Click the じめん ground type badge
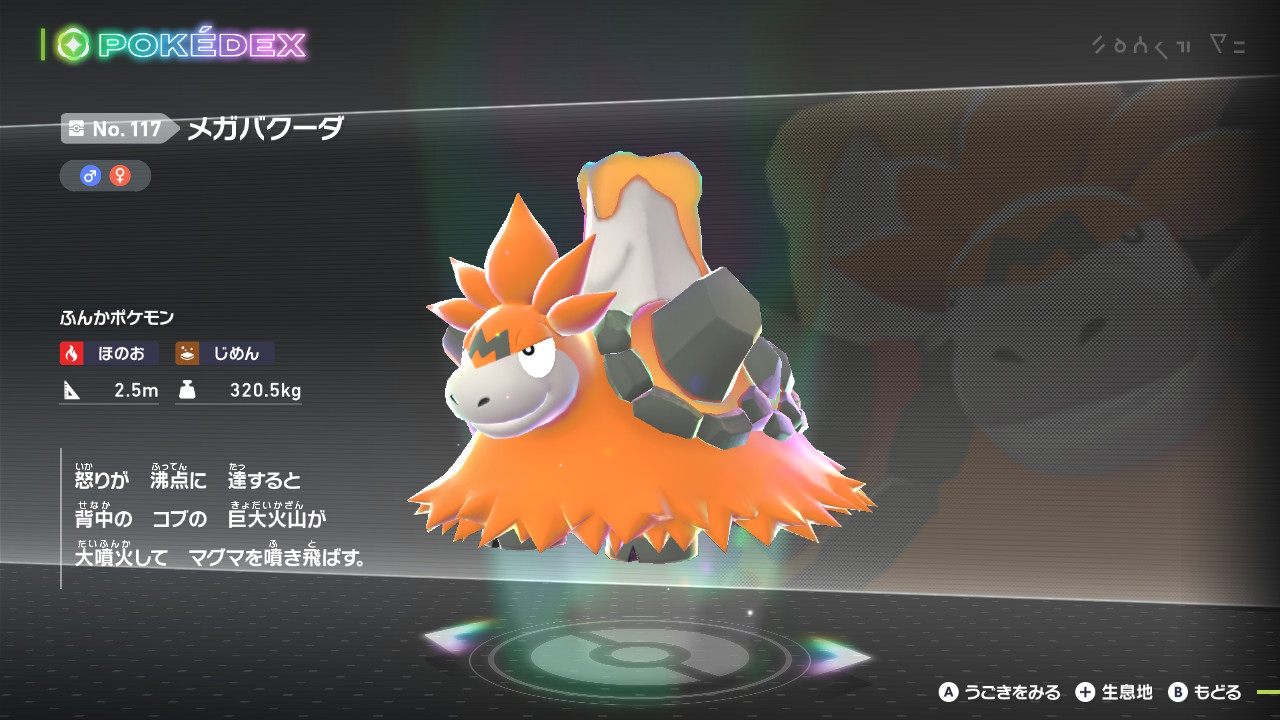The height and width of the screenshot is (720, 1280). (225, 353)
